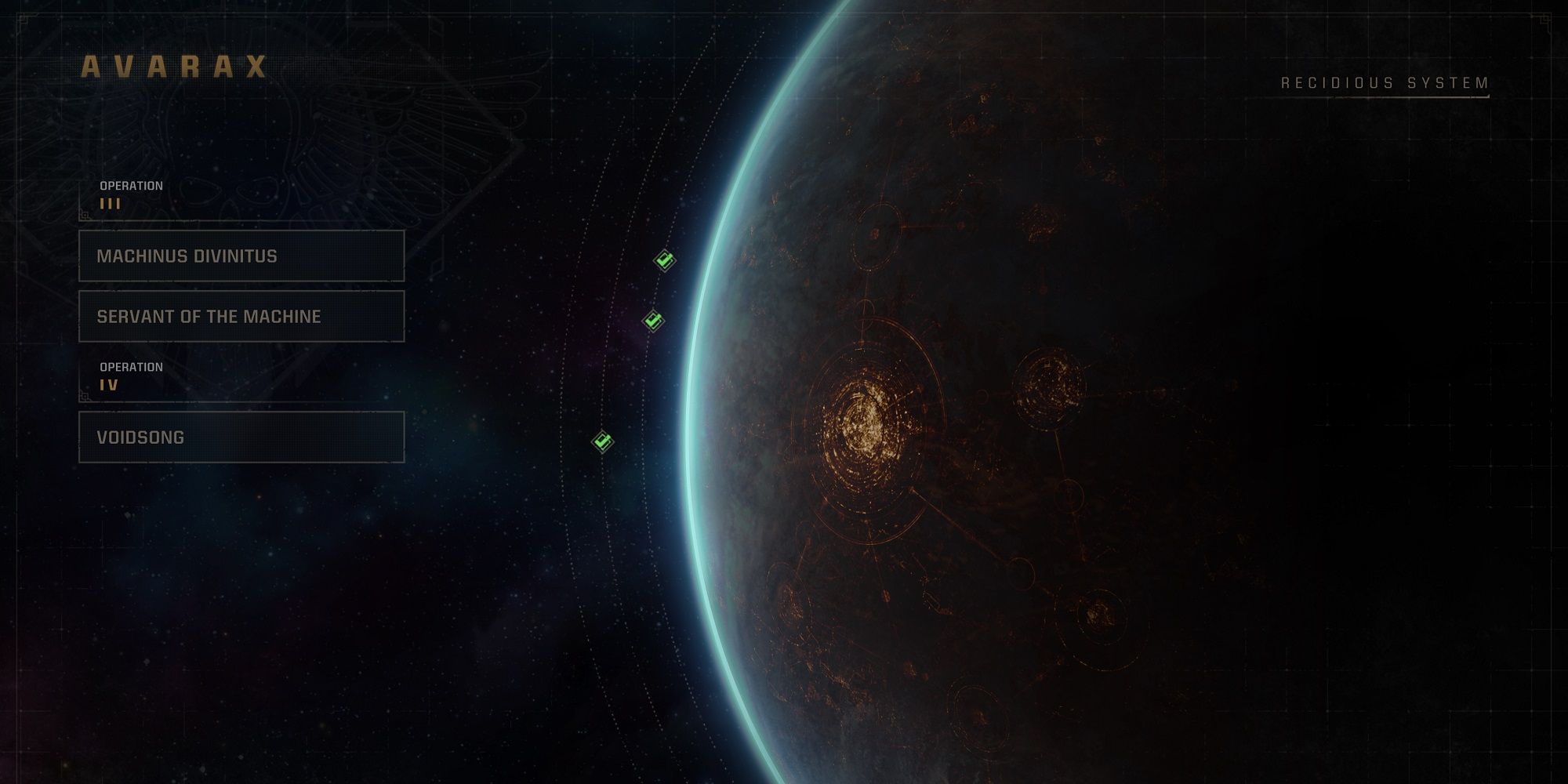
Task: Toggle completion status on Machinus Divinitus marker
Action: click(664, 259)
